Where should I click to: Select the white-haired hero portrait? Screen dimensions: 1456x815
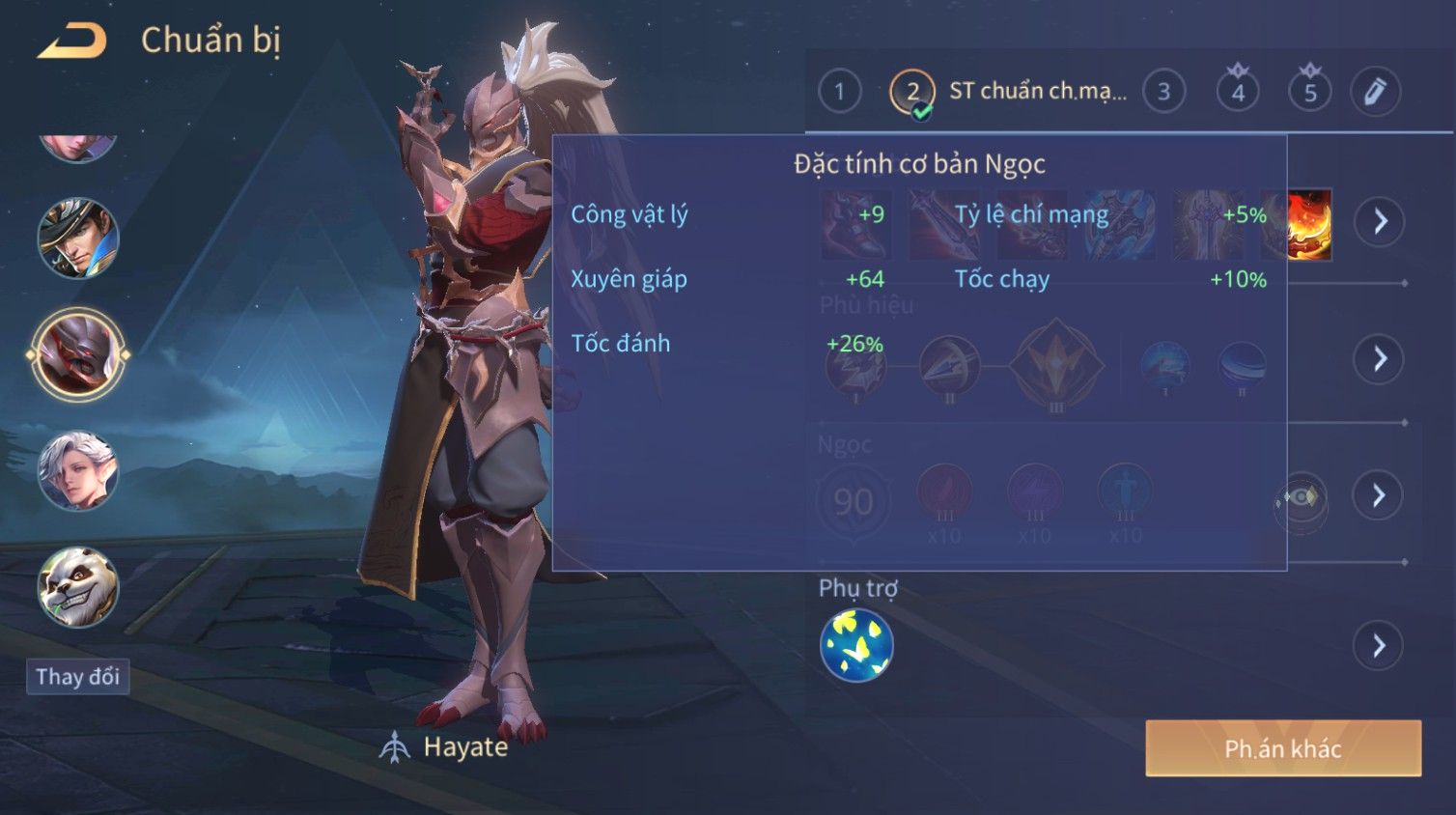pyautogui.click(x=78, y=470)
